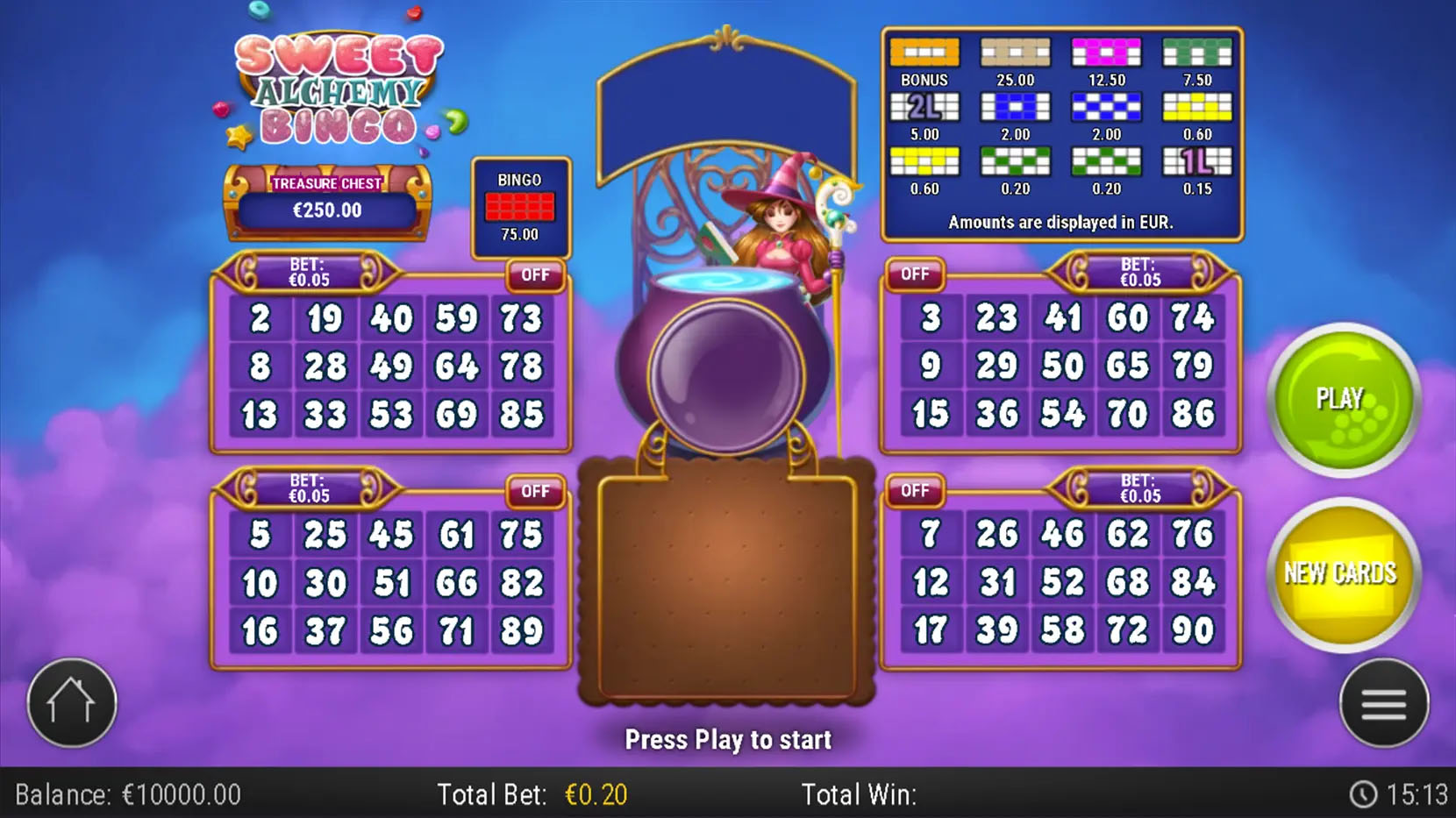
Task: Toggle the OFF switch on the top-left card
Action: (x=535, y=276)
